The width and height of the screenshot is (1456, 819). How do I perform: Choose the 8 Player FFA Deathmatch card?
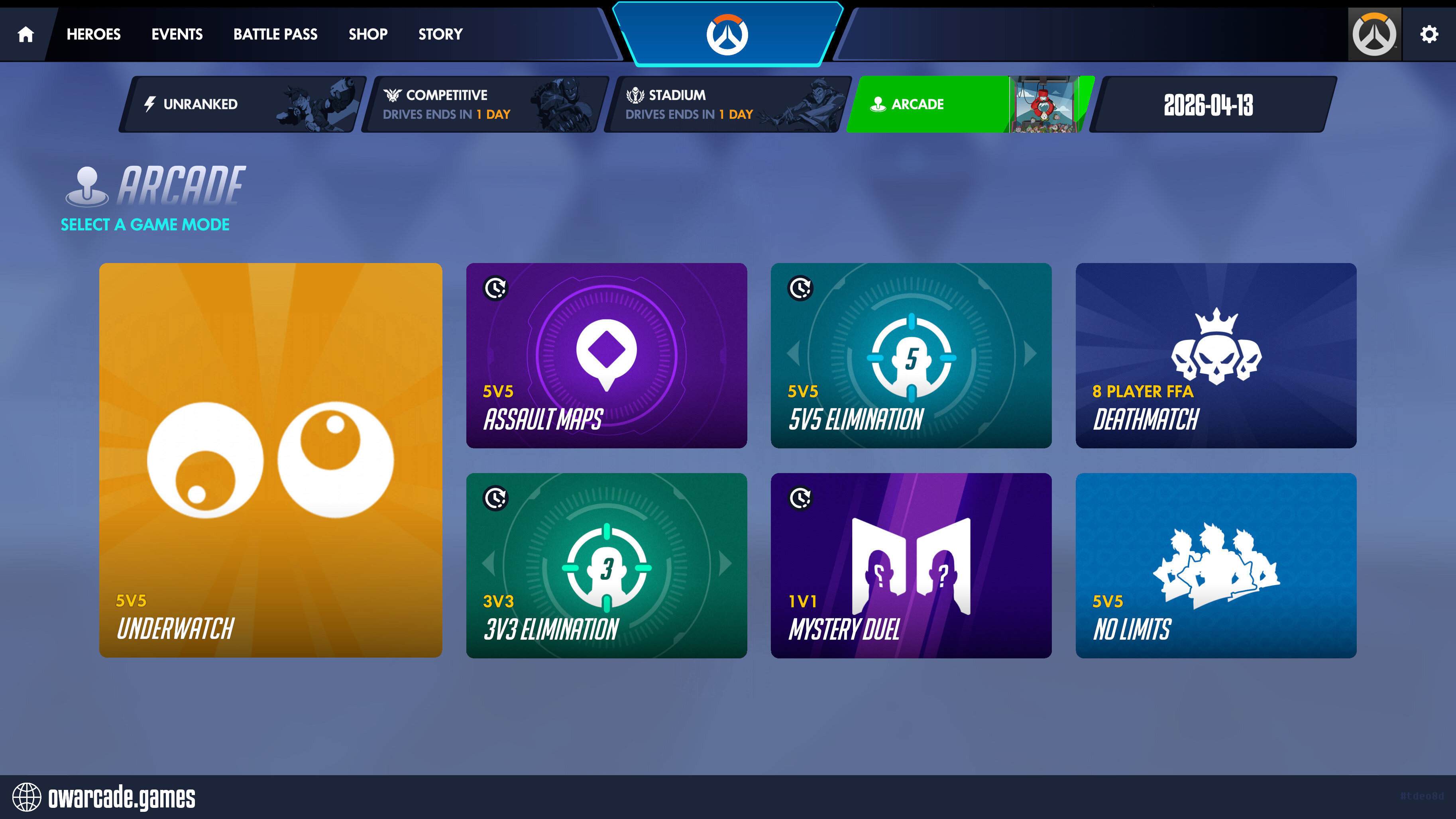tap(1216, 355)
